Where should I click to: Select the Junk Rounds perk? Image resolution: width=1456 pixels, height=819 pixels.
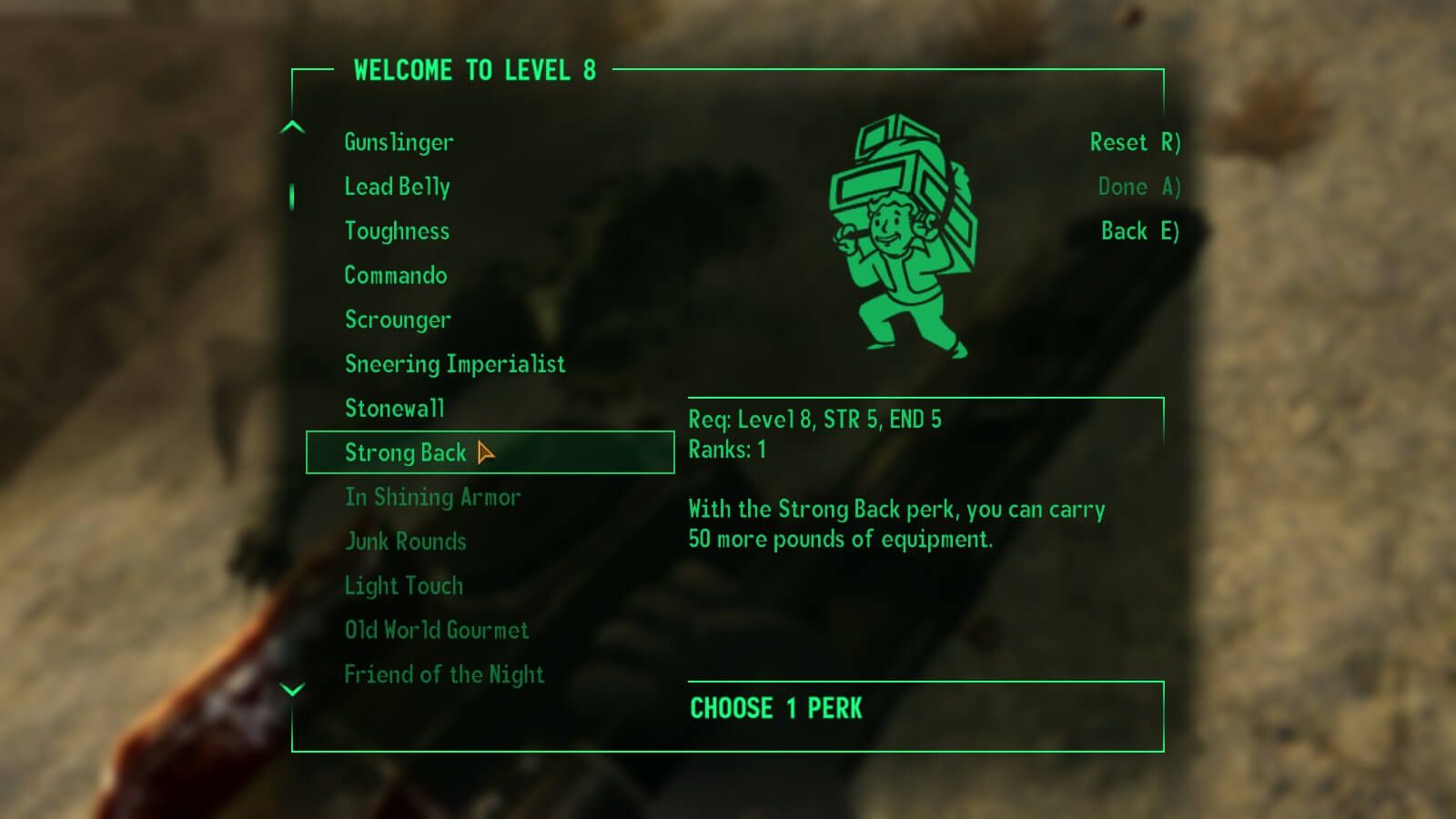405,541
